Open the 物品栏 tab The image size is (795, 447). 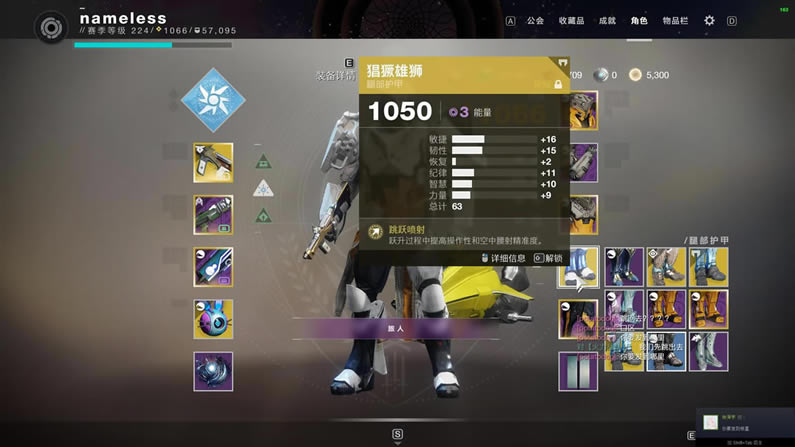(675, 20)
